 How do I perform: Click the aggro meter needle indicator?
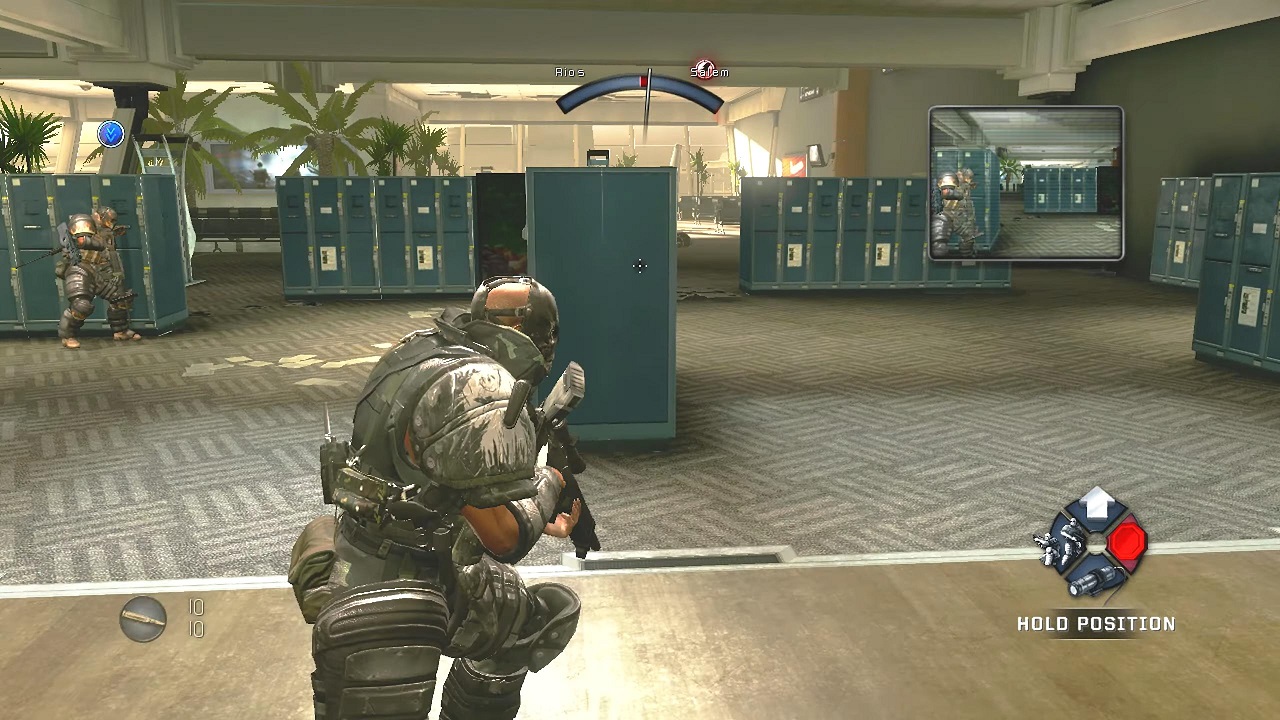[648, 85]
